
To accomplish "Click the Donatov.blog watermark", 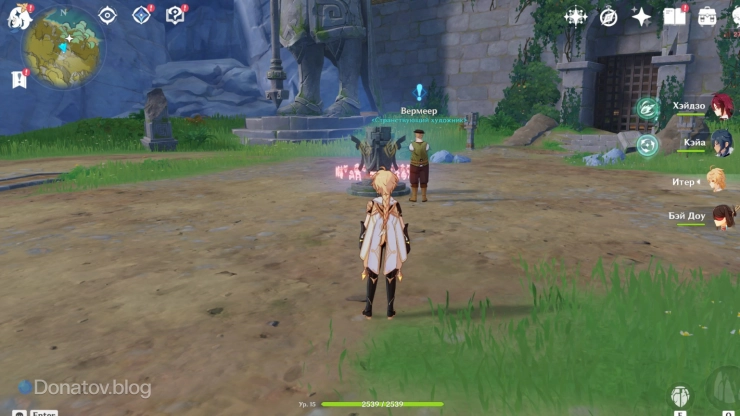I will (x=85, y=388).
